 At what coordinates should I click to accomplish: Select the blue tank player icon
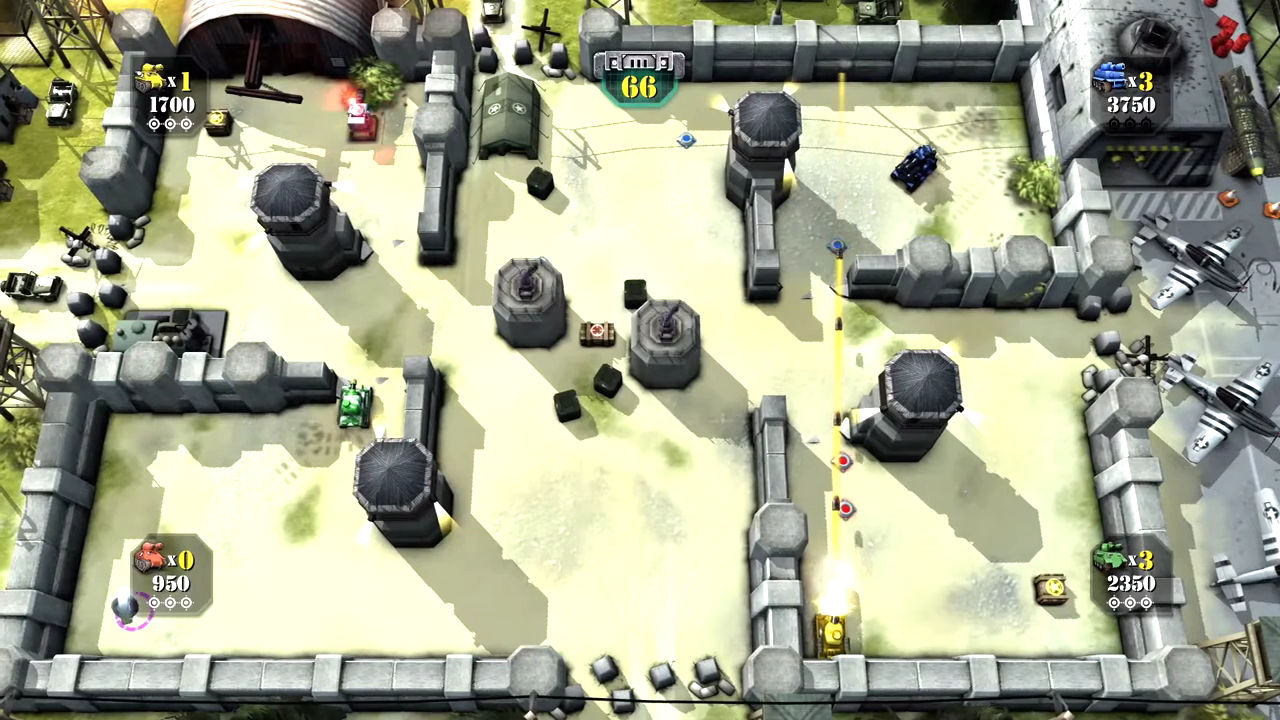[x=1109, y=77]
